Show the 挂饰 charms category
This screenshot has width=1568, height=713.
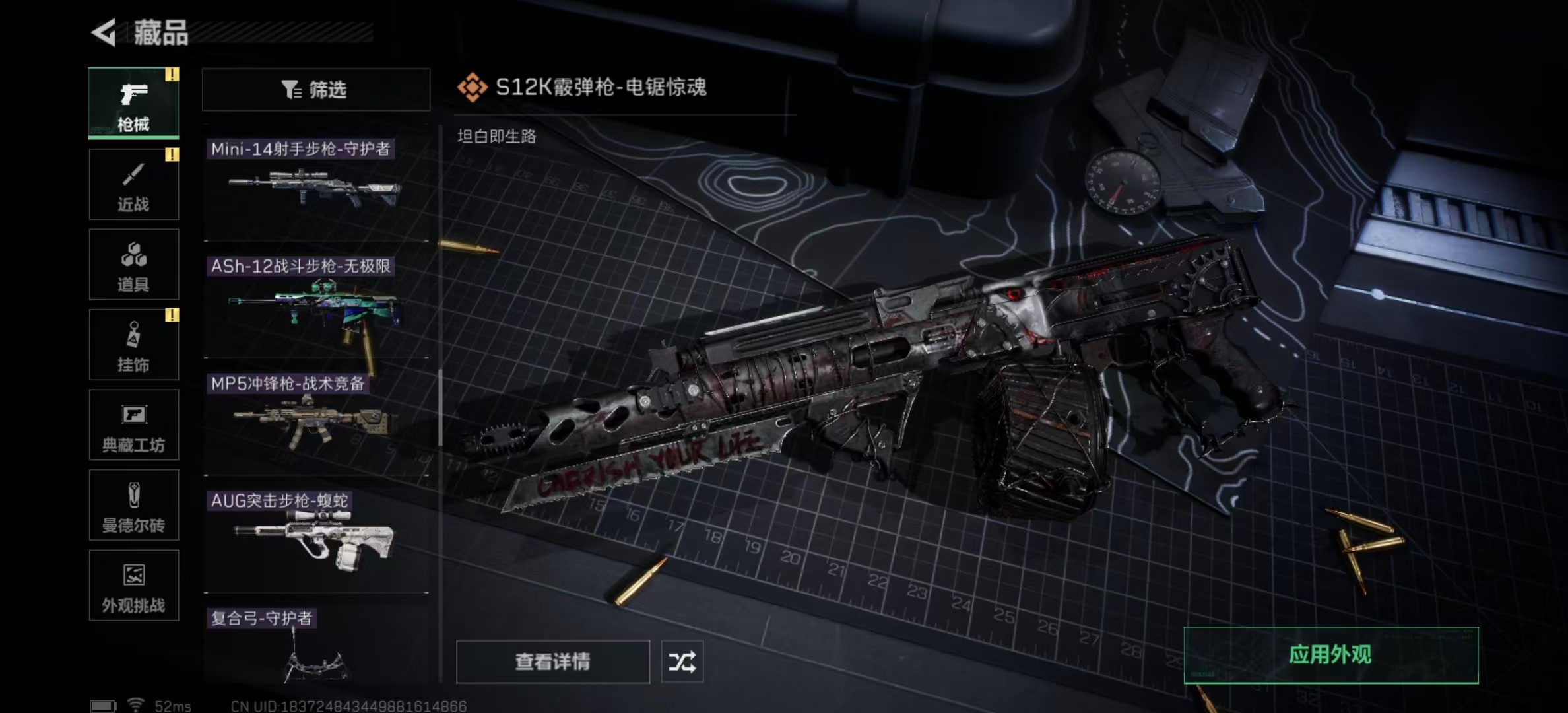pos(133,345)
